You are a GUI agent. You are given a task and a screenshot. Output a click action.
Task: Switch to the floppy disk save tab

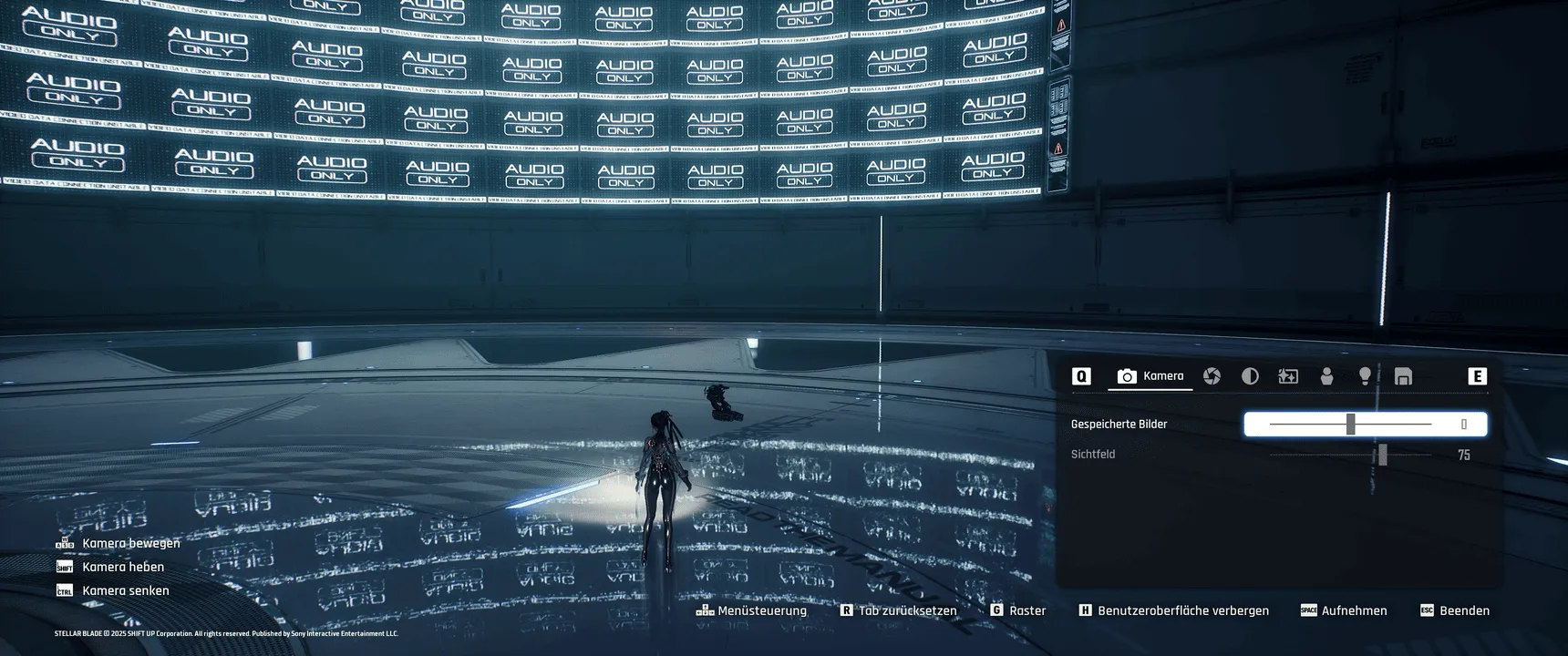[1403, 376]
